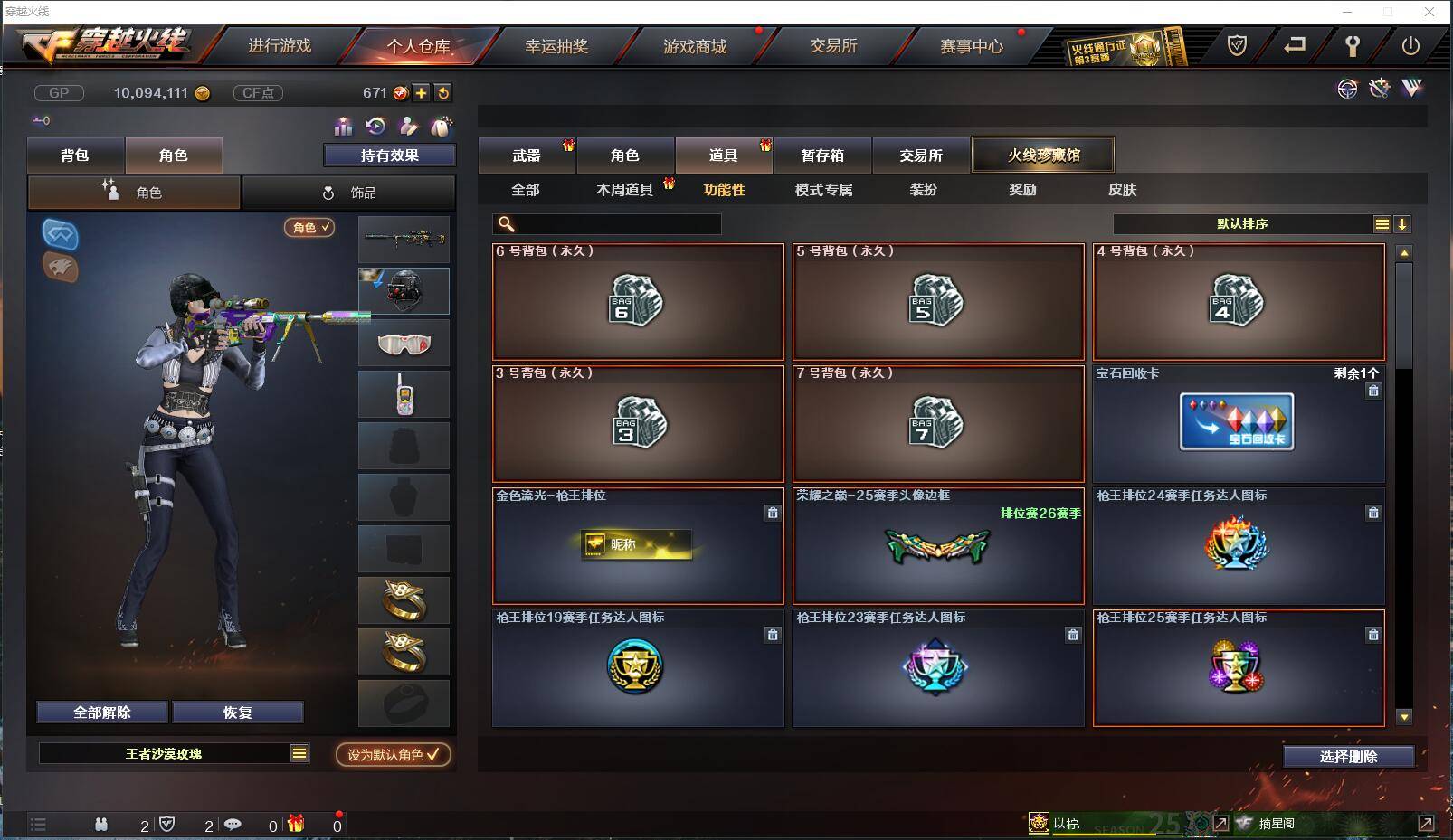Viewport: 1453px width, 840px height.
Task: Delete the 宝石回收卡 item via trash icon
Action: point(1373,391)
